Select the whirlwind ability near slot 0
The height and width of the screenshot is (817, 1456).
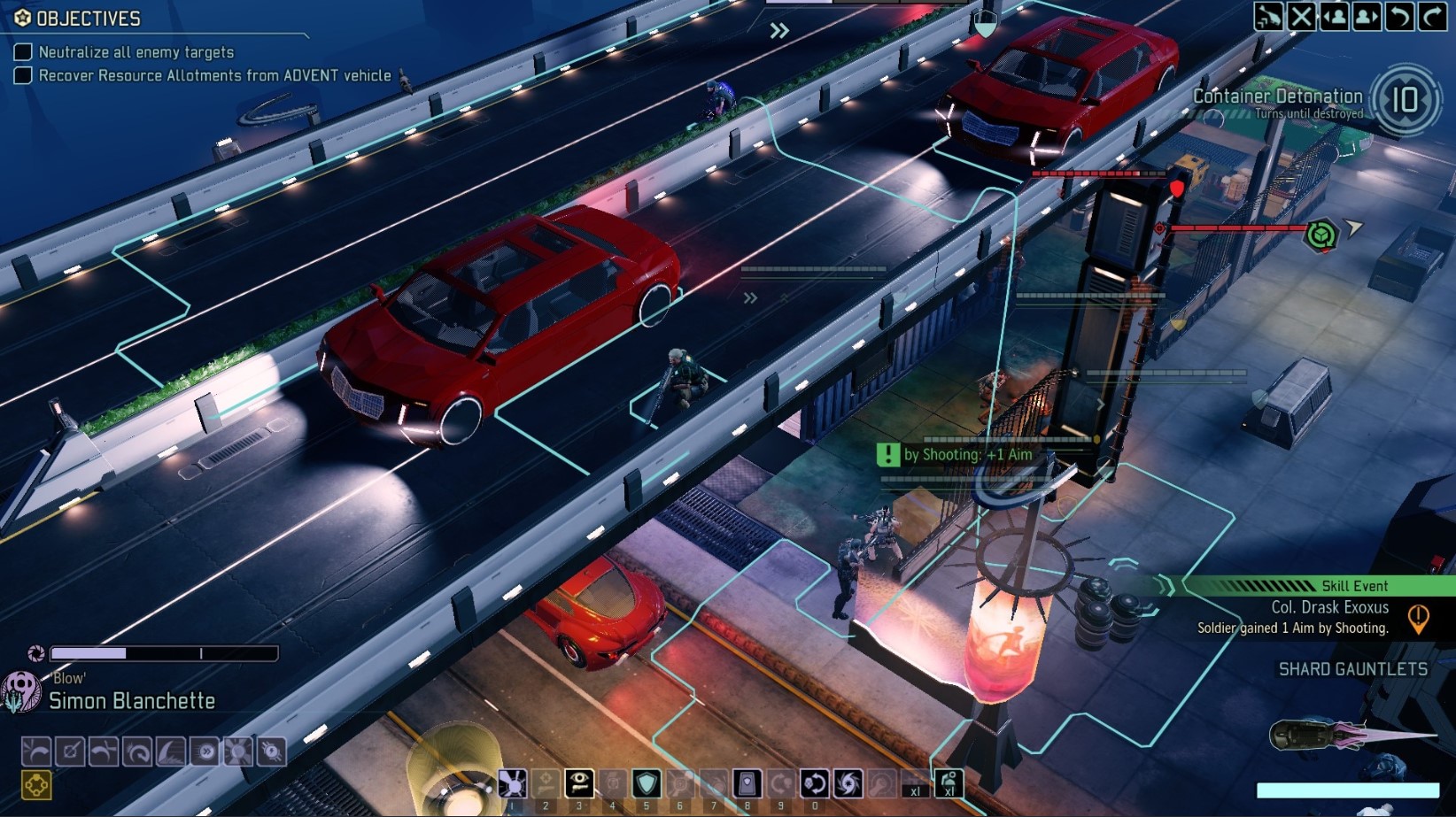pos(848,784)
